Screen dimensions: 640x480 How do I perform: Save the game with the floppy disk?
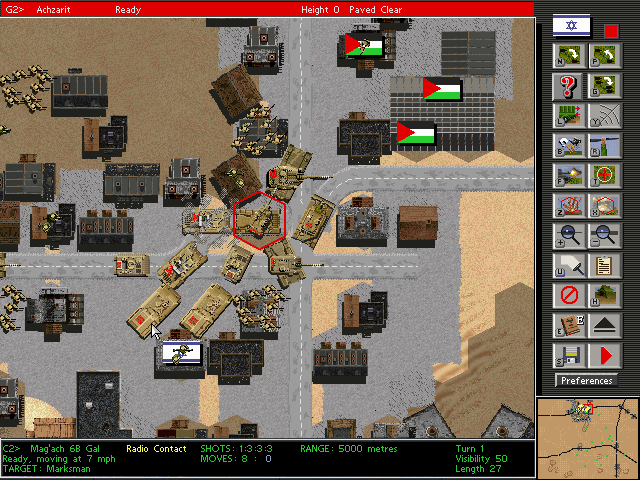[567, 355]
